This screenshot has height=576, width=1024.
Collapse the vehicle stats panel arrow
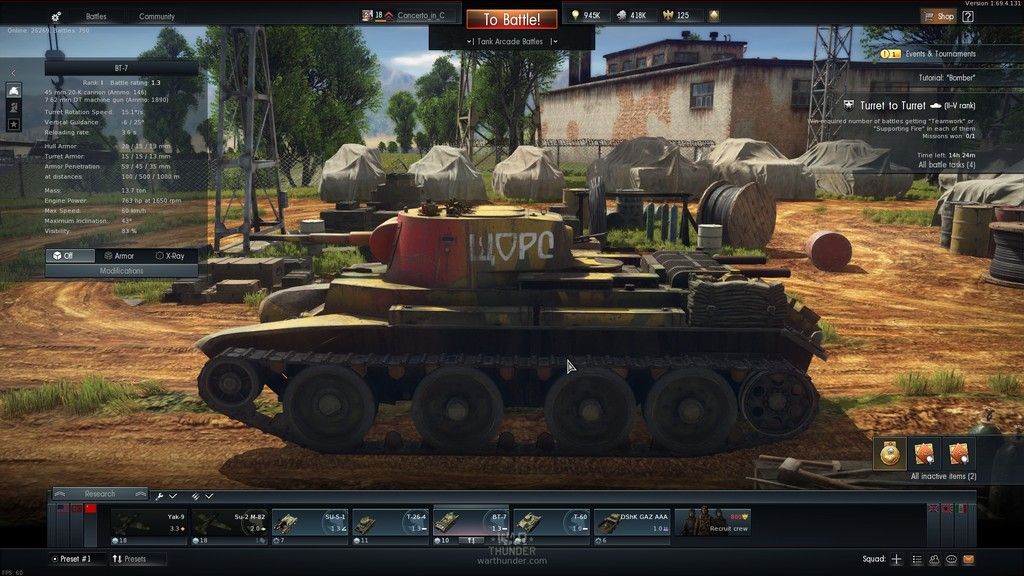(x=13, y=72)
